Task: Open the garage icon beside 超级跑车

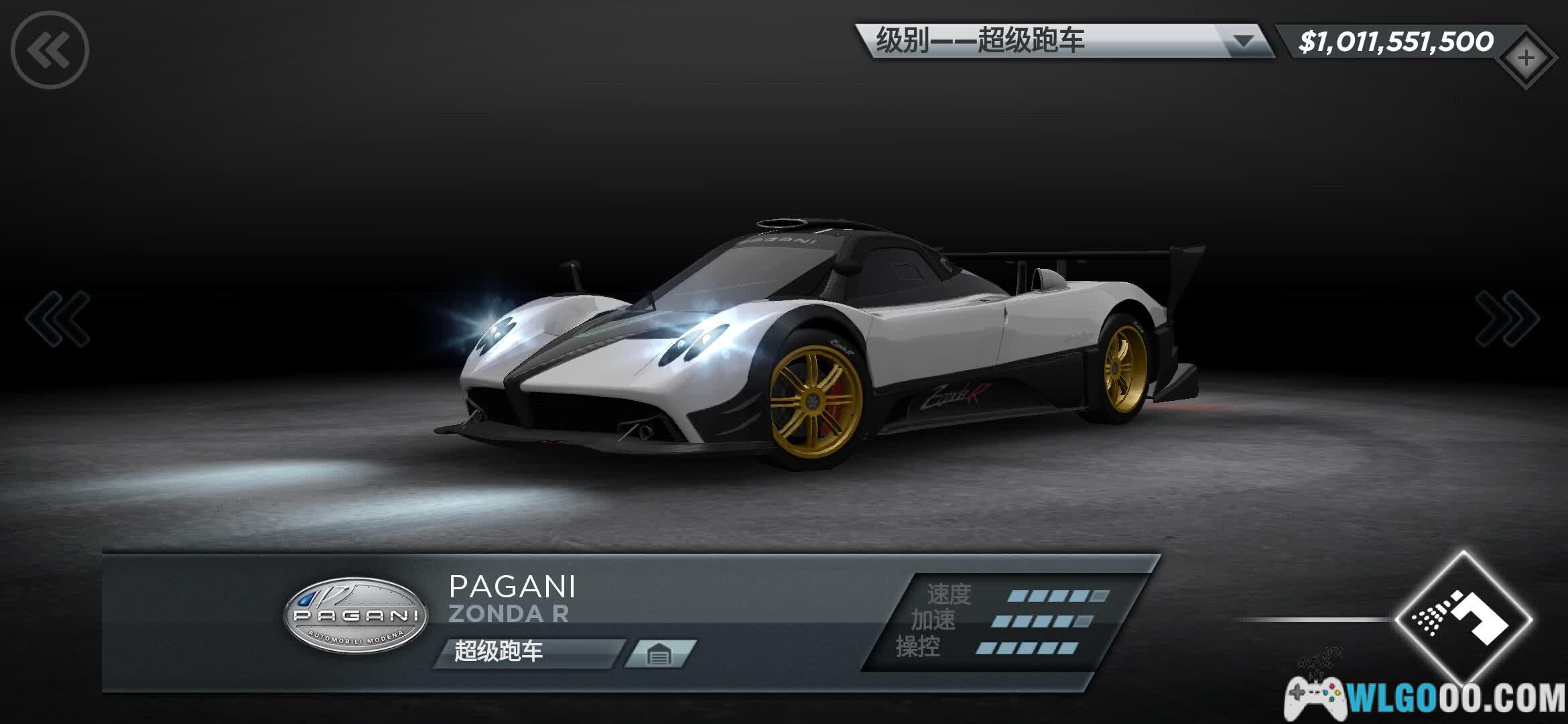Action: [659, 654]
